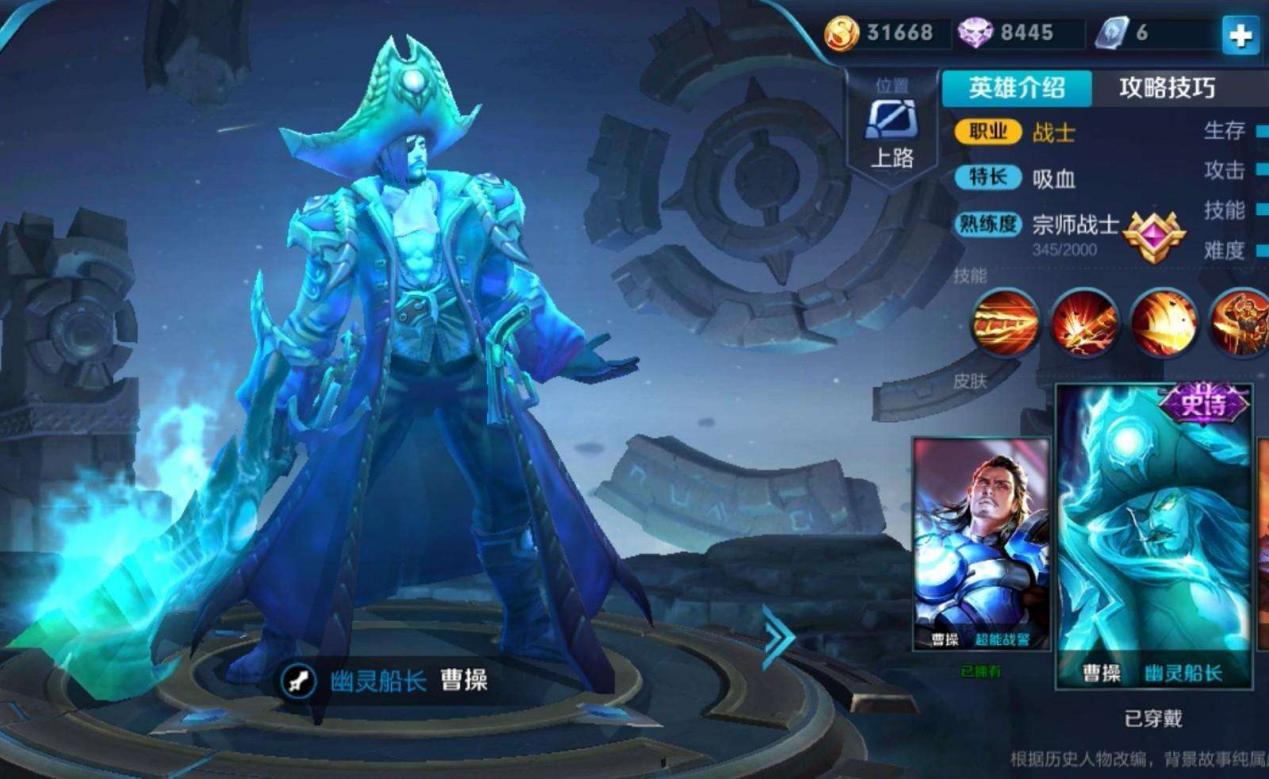Viewport: 1269px width, 779px height.
Task: Switch to the 英雄介绍 tab
Action: pyautogui.click(x=1015, y=88)
